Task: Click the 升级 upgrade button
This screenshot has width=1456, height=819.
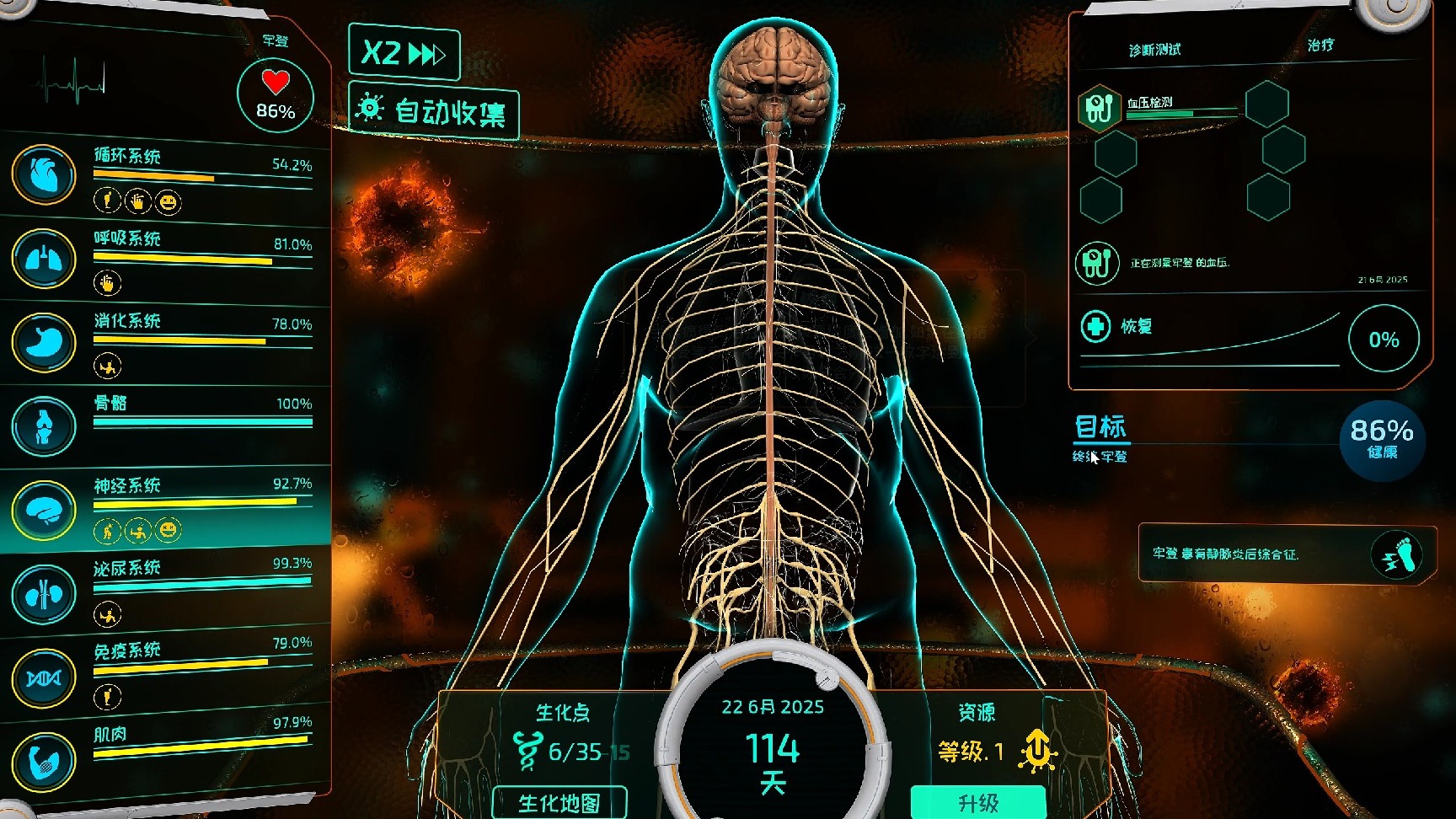Action: point(977,802)
